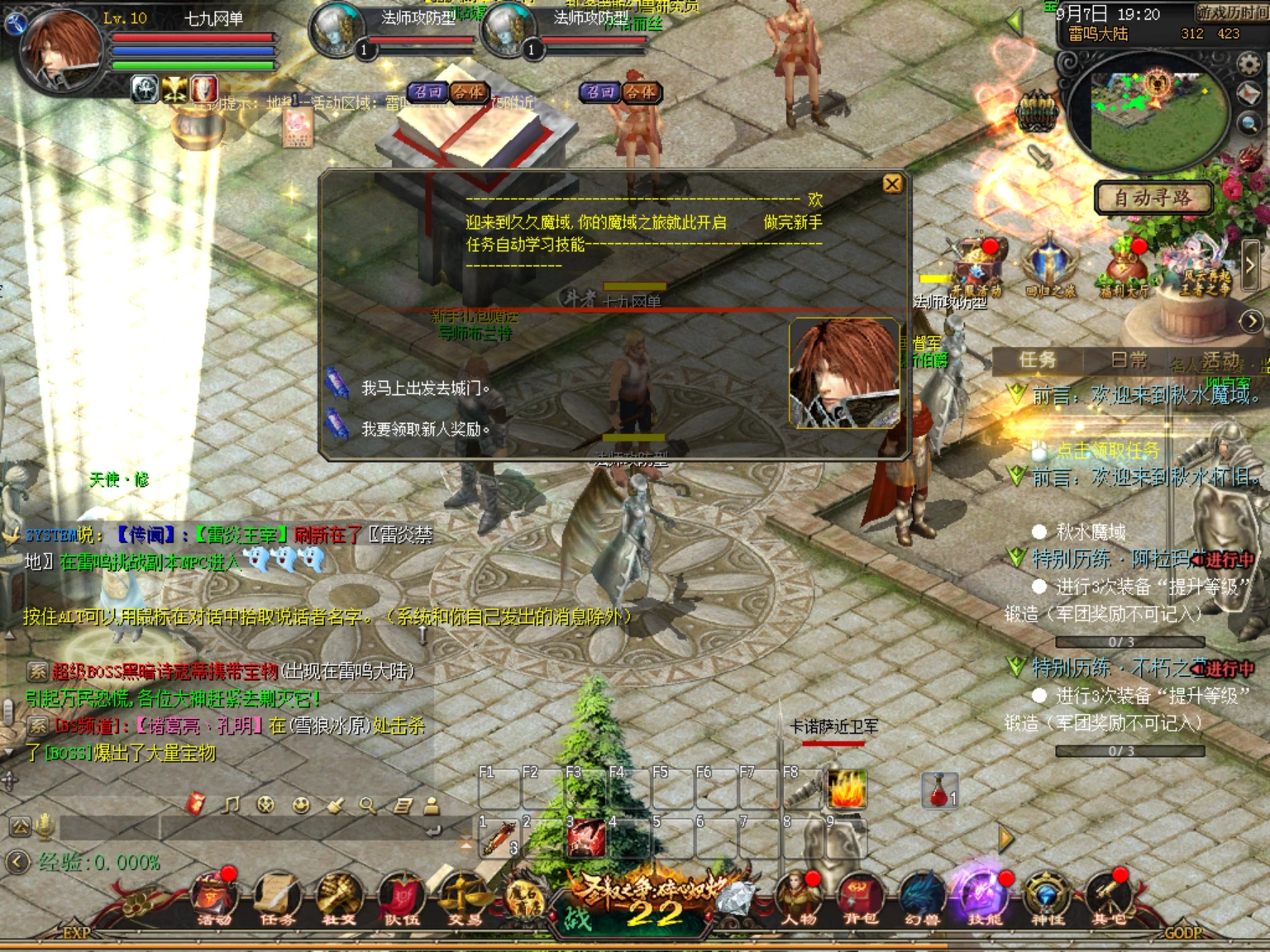1270x952 pixels.
Task: Choose "我要领取新人奖励" dialogue option
Action: [424, 429]
